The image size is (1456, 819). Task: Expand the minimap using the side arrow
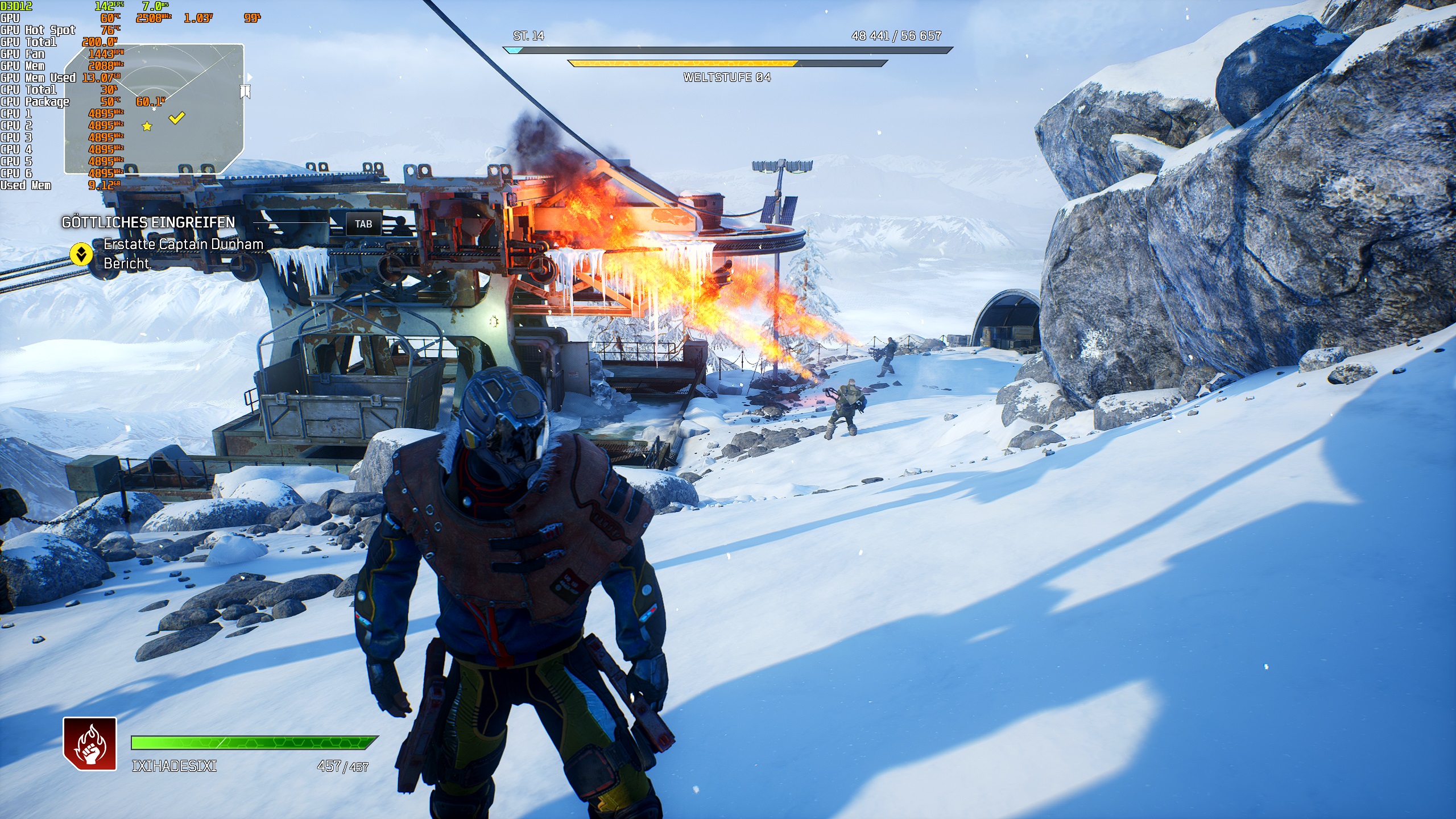250,77
